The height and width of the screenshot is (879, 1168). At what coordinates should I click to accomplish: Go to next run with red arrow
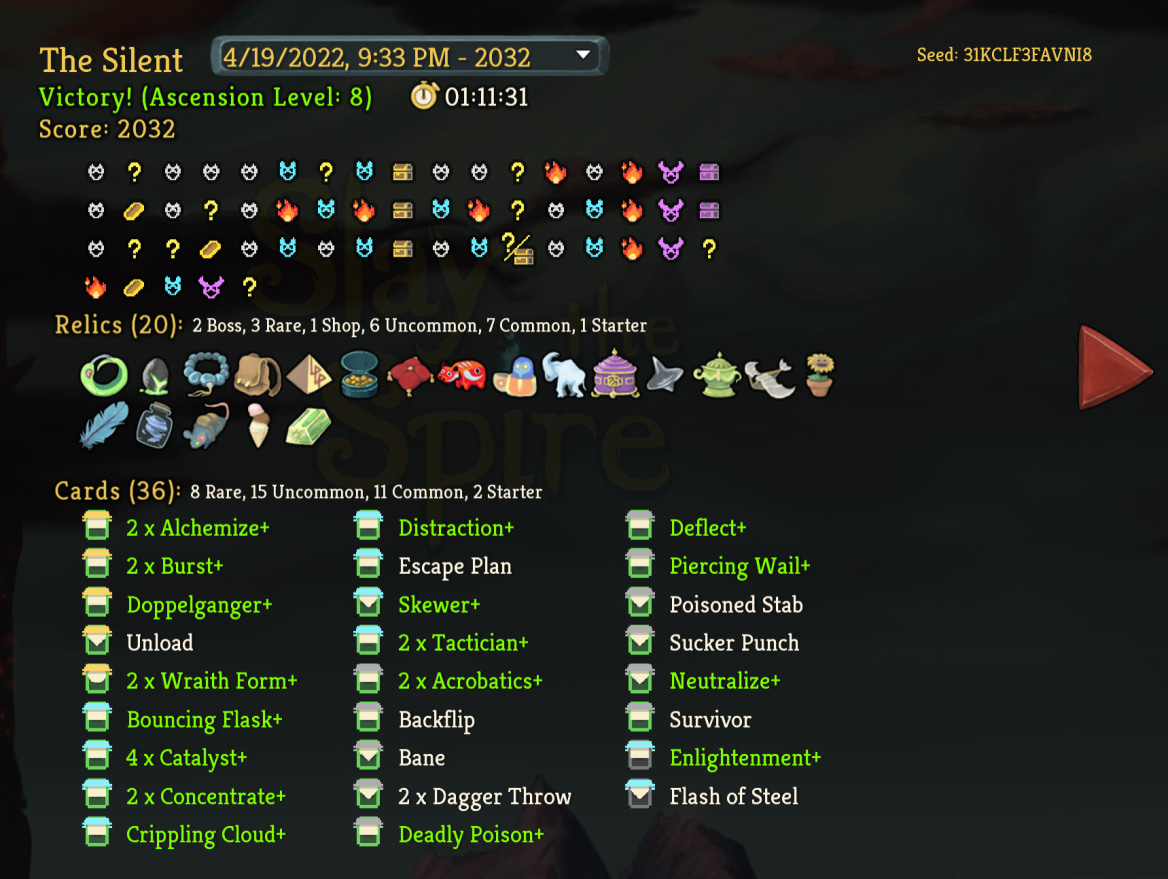tap(1113, 367)
